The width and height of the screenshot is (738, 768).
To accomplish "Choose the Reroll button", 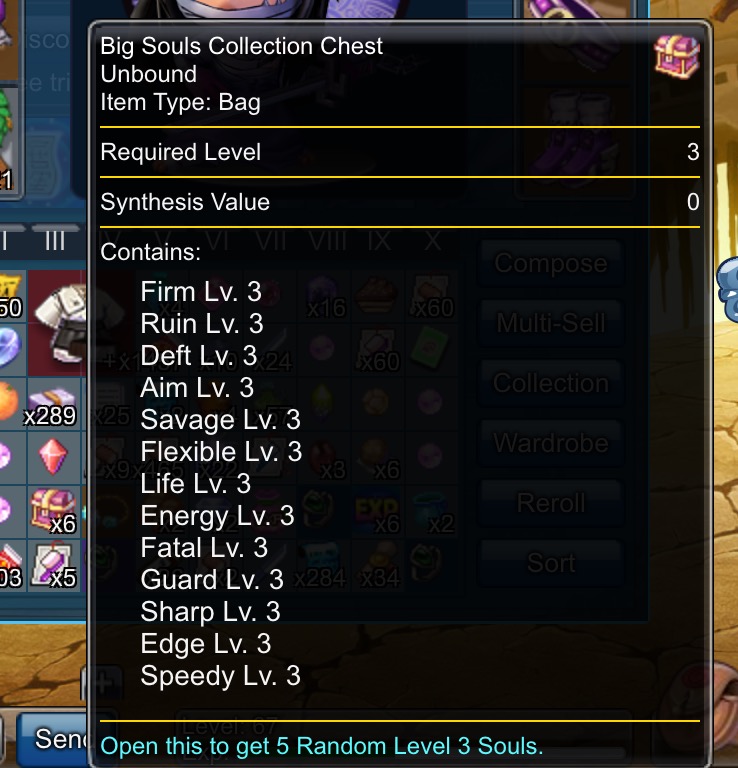I will click(550, 503).
